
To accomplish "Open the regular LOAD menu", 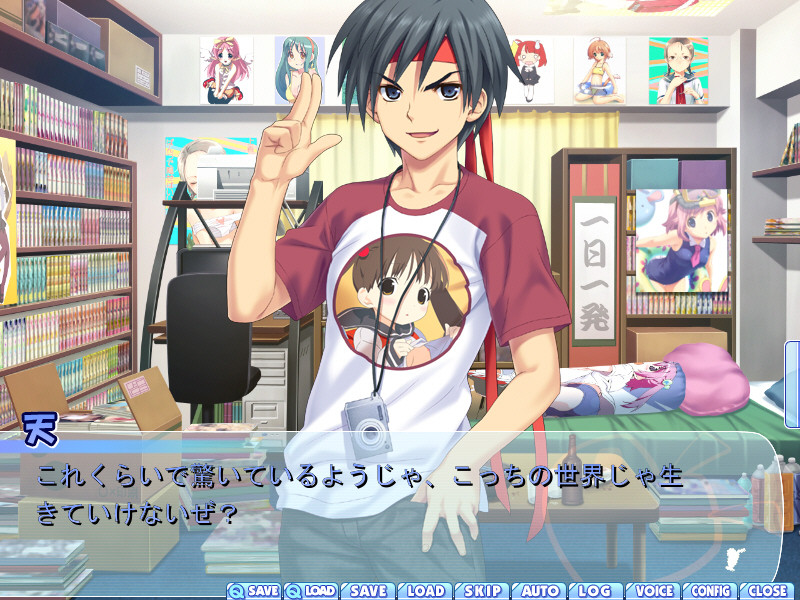I will tap(426, 591).
